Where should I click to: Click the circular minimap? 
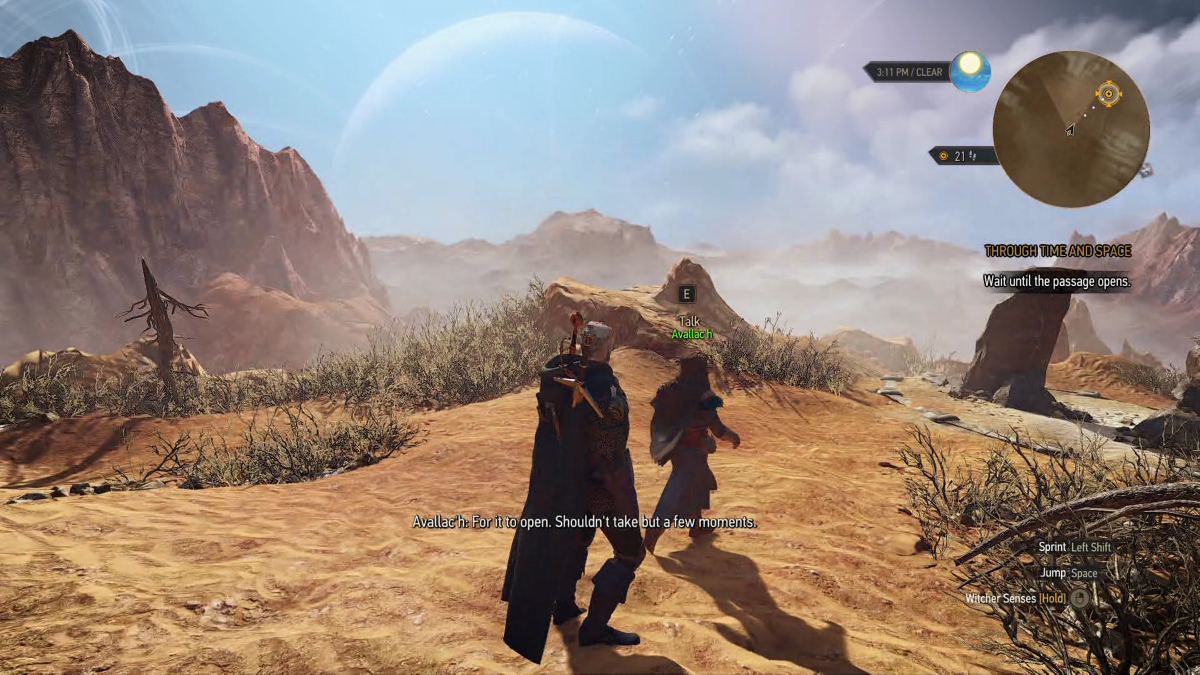pos(1071,129)
